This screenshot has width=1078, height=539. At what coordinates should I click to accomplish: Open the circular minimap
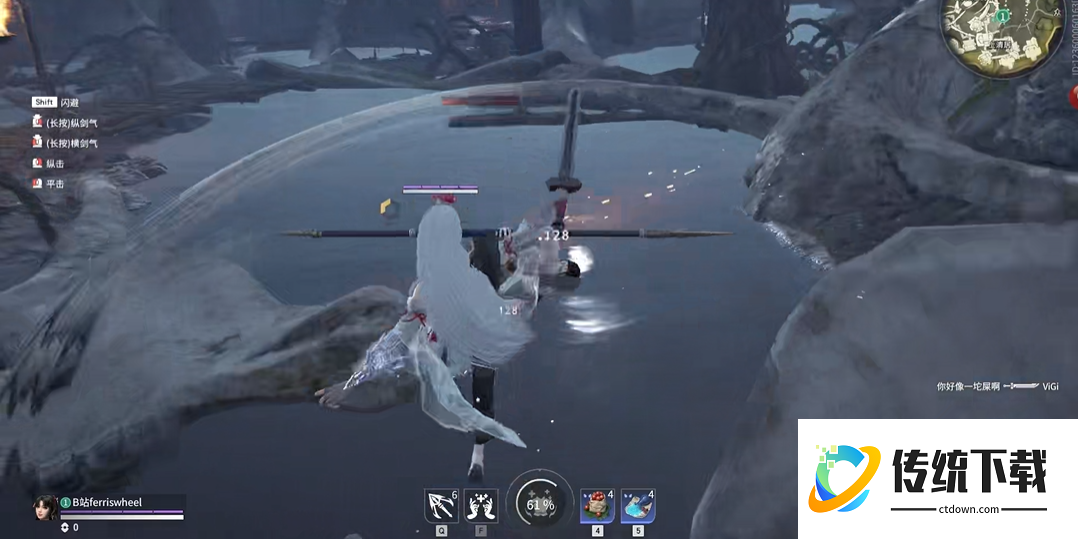click(1002, 36)
